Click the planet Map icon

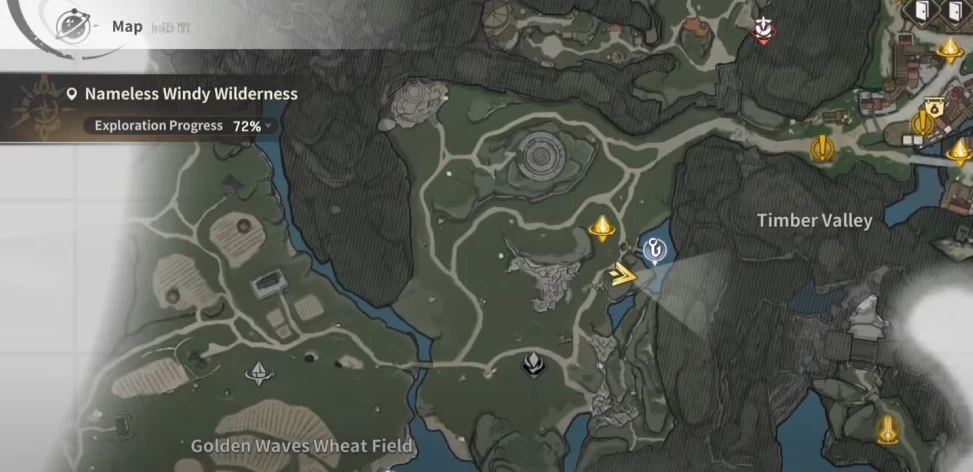(72, 24)
